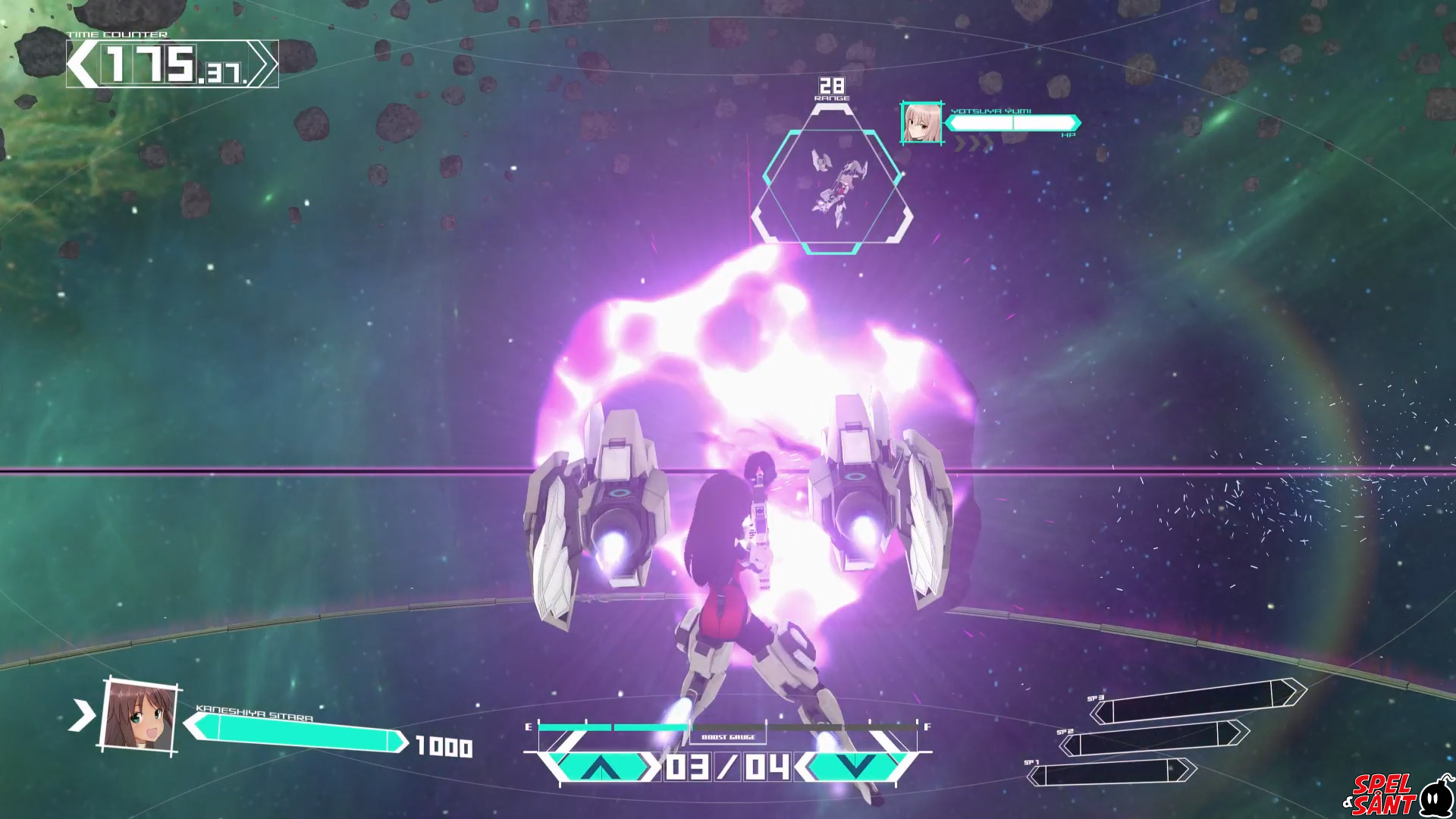Activate the SP 3 special slot
Image resolution: width=1456 pixels, height=819 pixels.
[x=1197, y=700]
